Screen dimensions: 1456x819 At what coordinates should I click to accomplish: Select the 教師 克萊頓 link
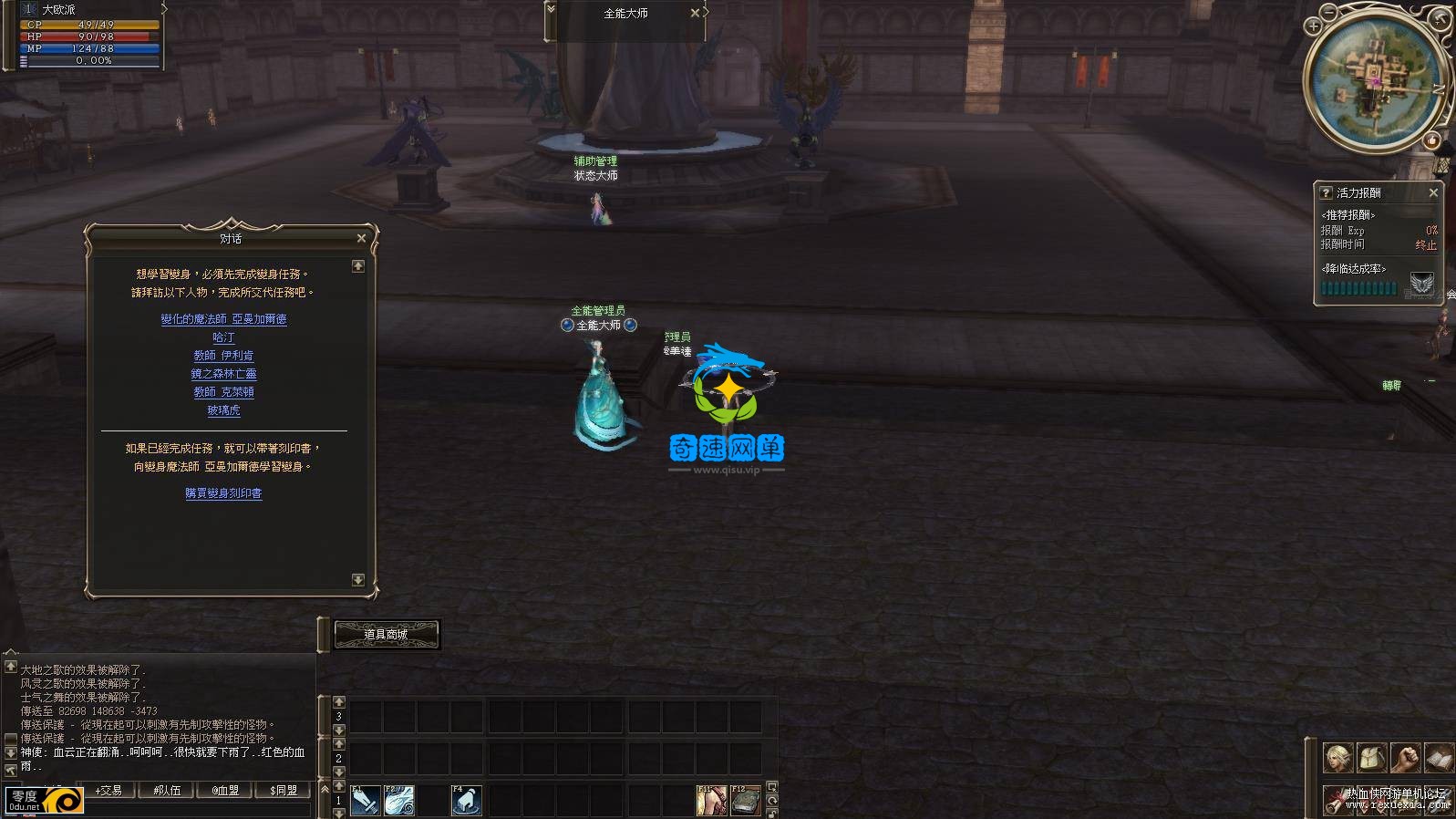click(223, 392)
